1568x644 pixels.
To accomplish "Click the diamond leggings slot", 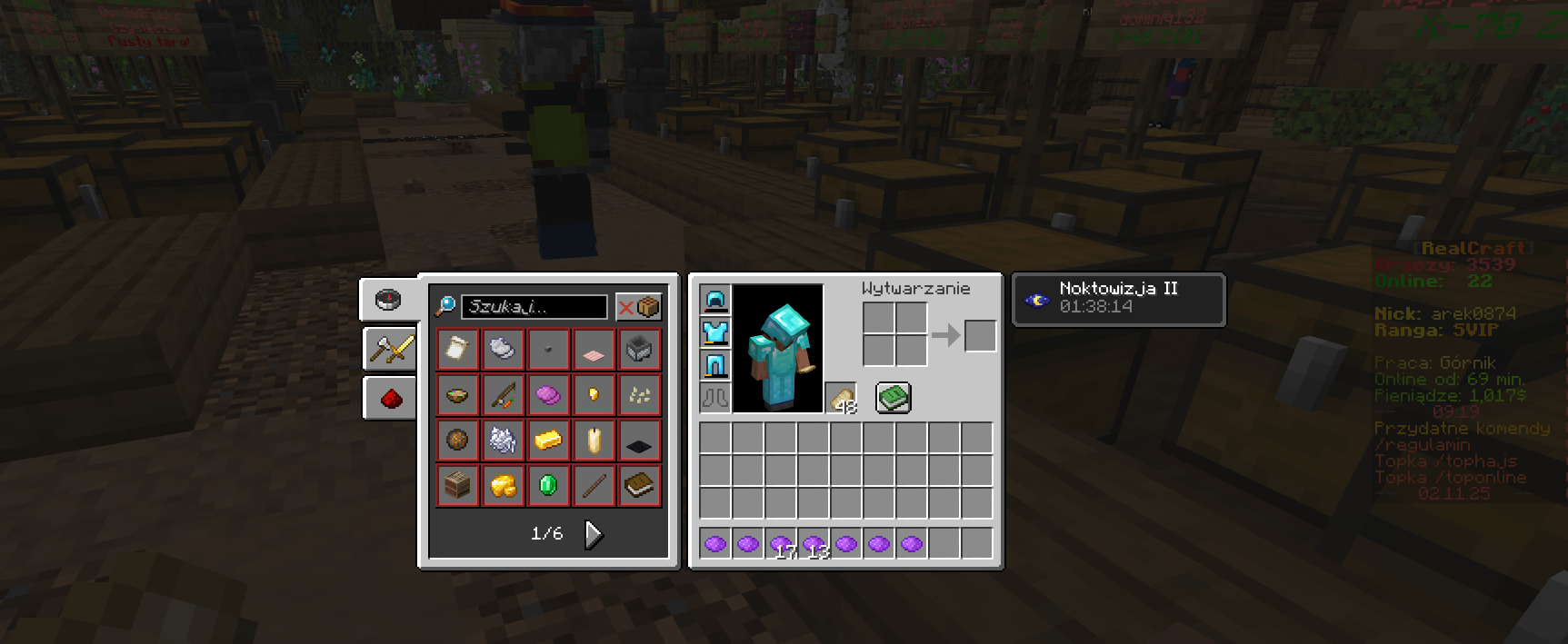I will pyautogui.click(x=715, y=365).
